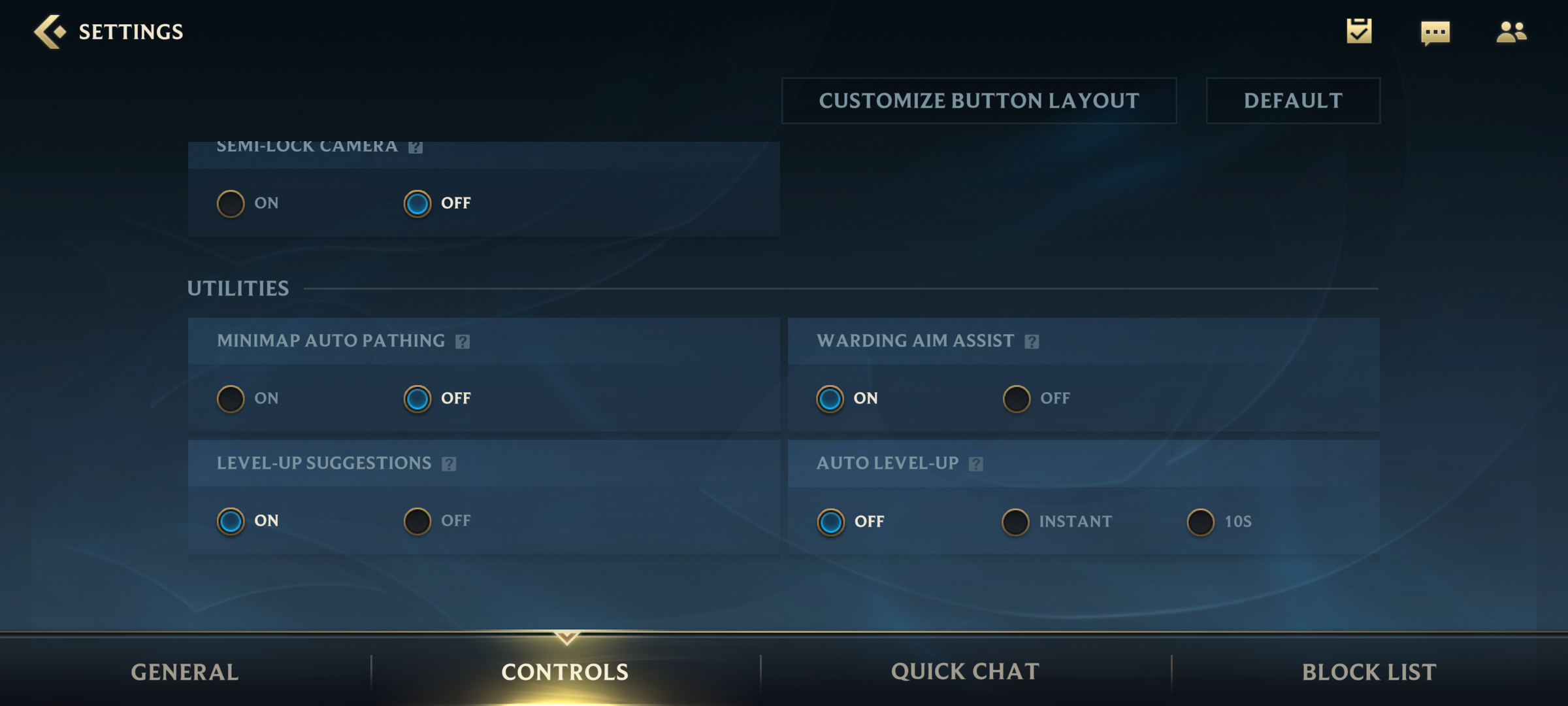Viewport: 1568px width, 706px height.
Task: Turn off Warding Aim Assist
Action: click(1017, 398)
